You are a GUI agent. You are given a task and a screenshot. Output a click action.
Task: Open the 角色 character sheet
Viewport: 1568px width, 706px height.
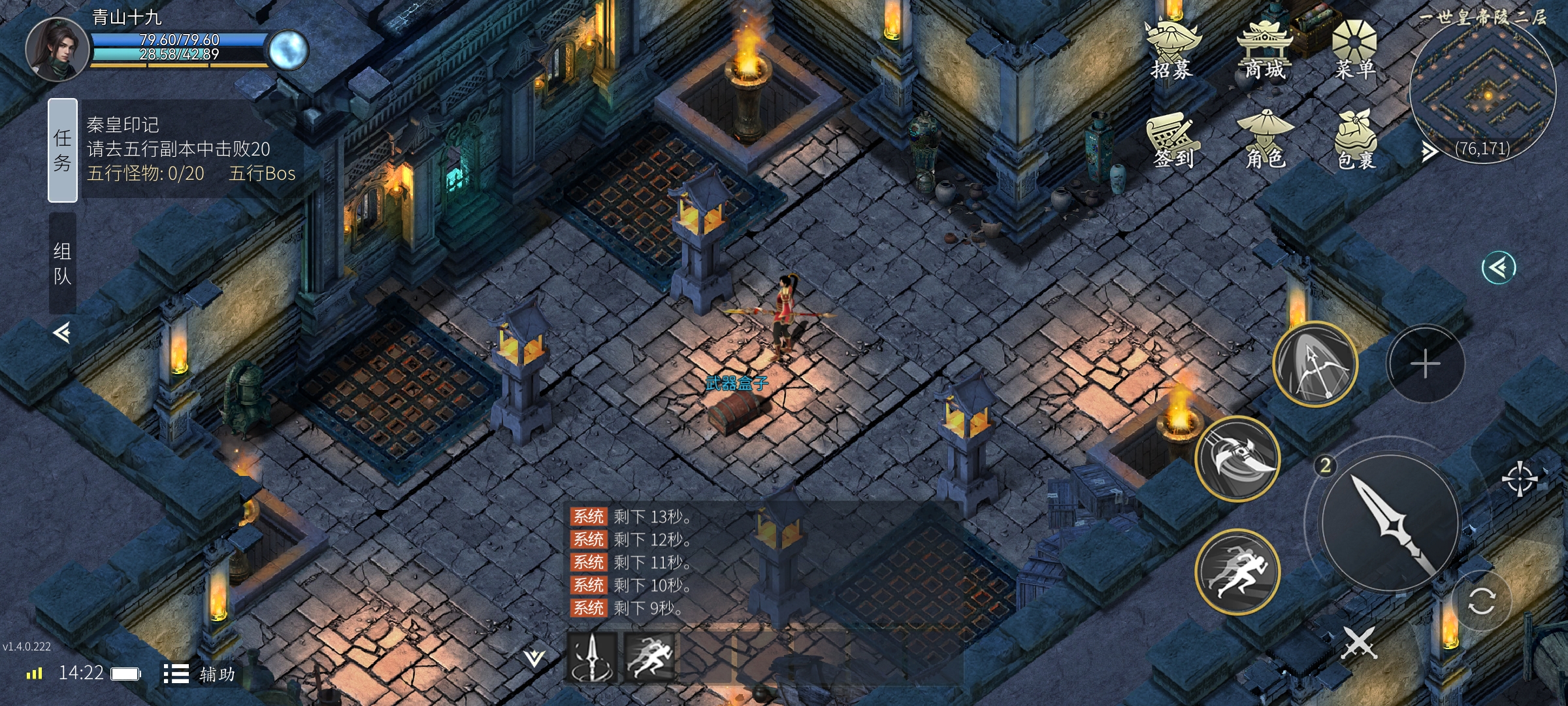pyautogui.click(x=1266, y=141)
